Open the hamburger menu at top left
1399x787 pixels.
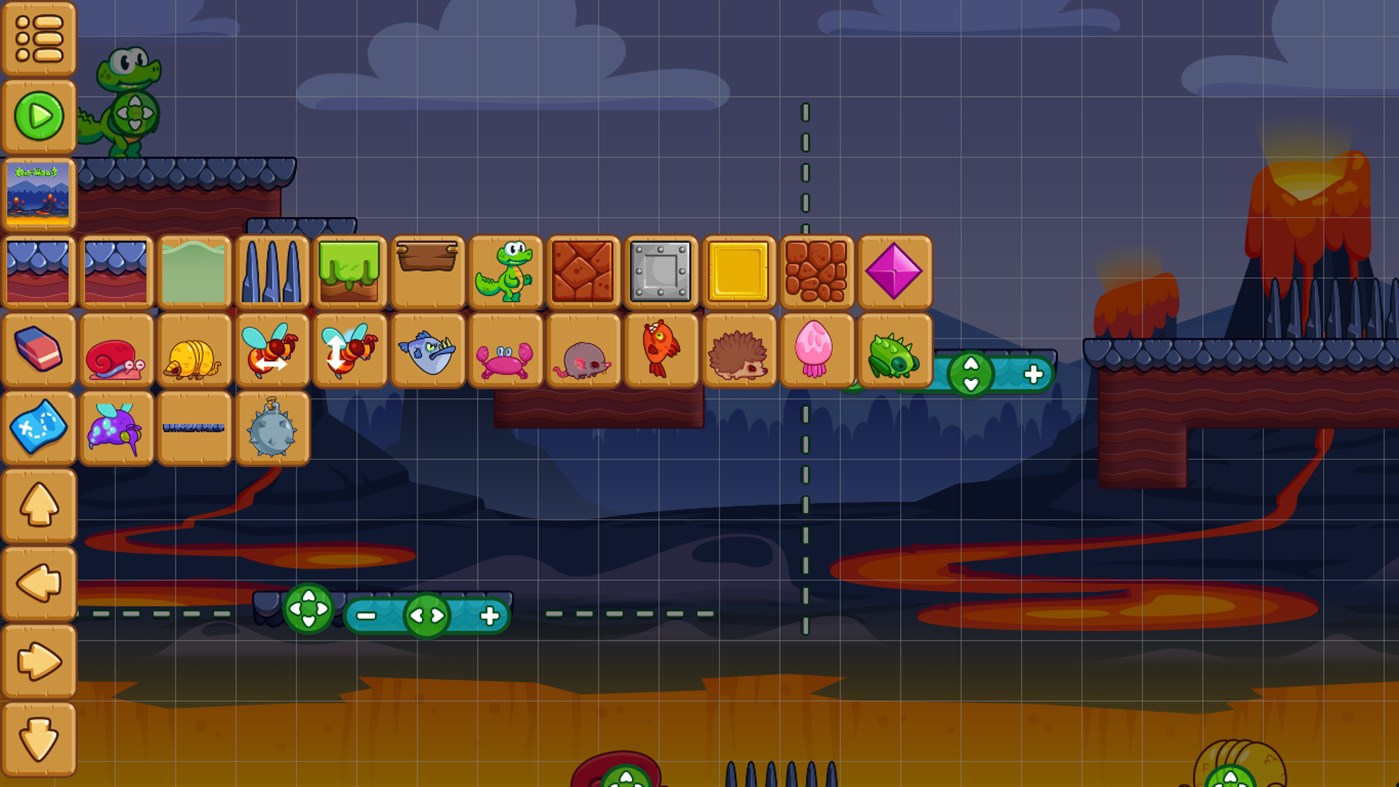pyautogui.click(x=38, y=38)
